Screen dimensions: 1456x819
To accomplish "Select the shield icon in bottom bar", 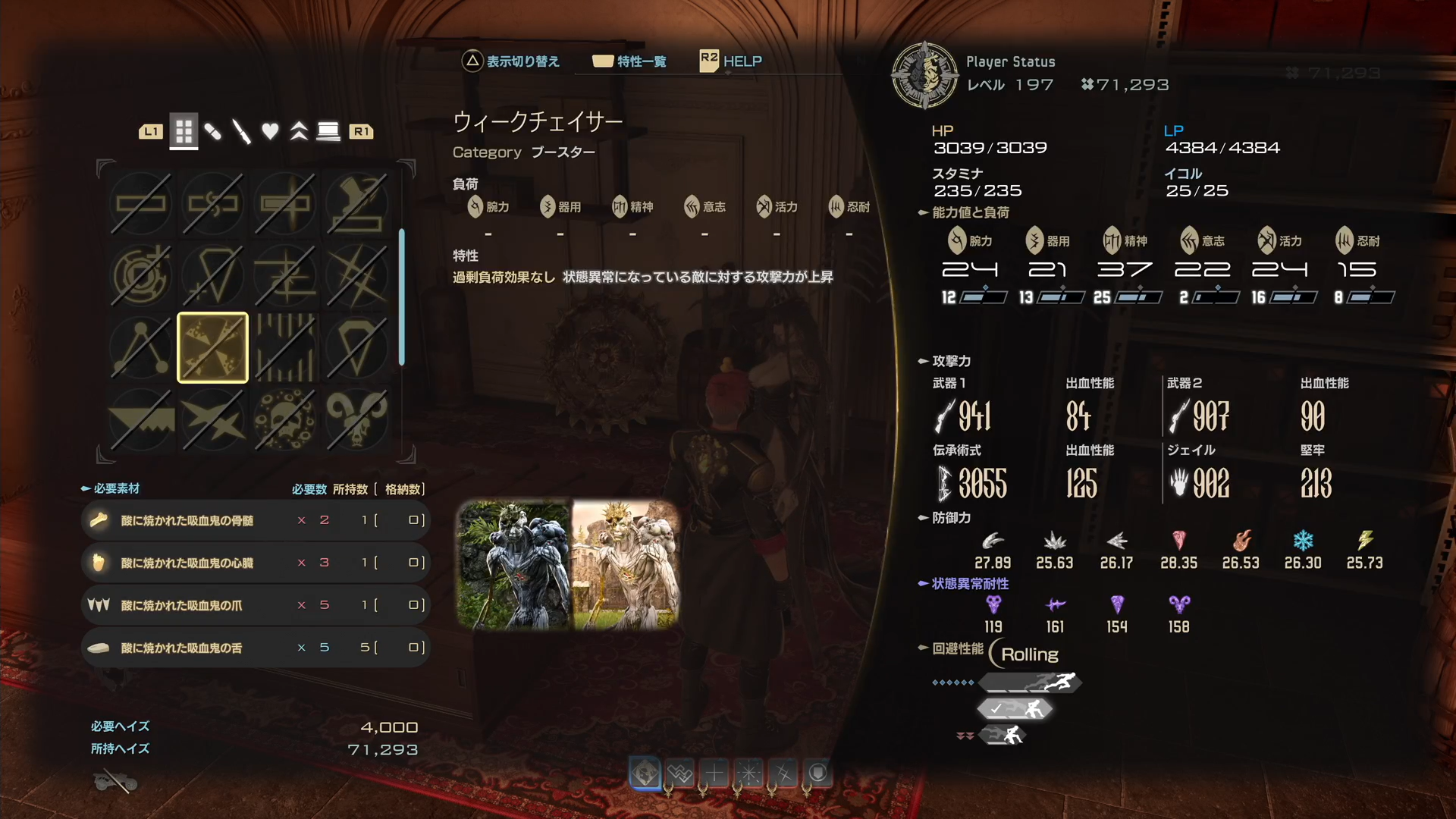I will 817,773.
